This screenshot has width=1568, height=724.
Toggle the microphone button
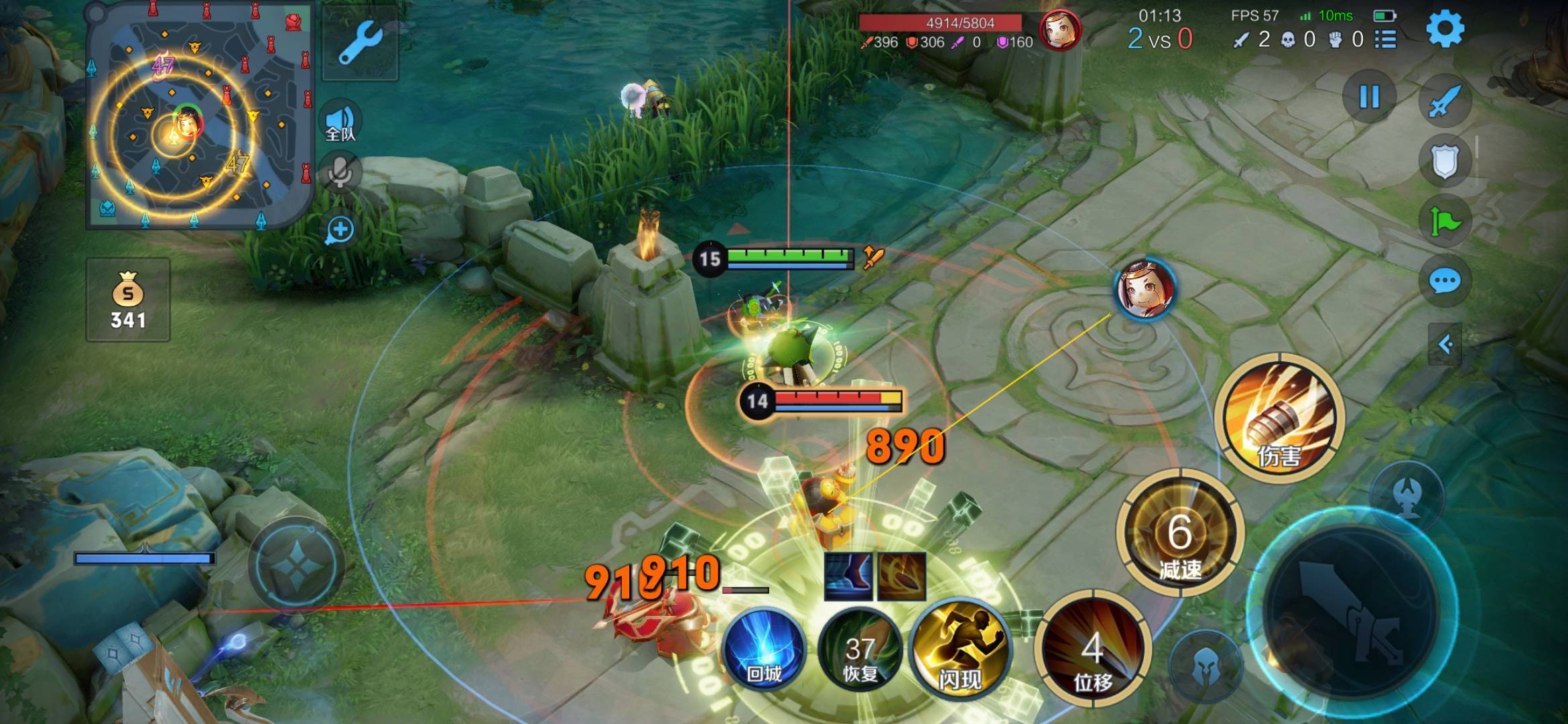[340, 173]
